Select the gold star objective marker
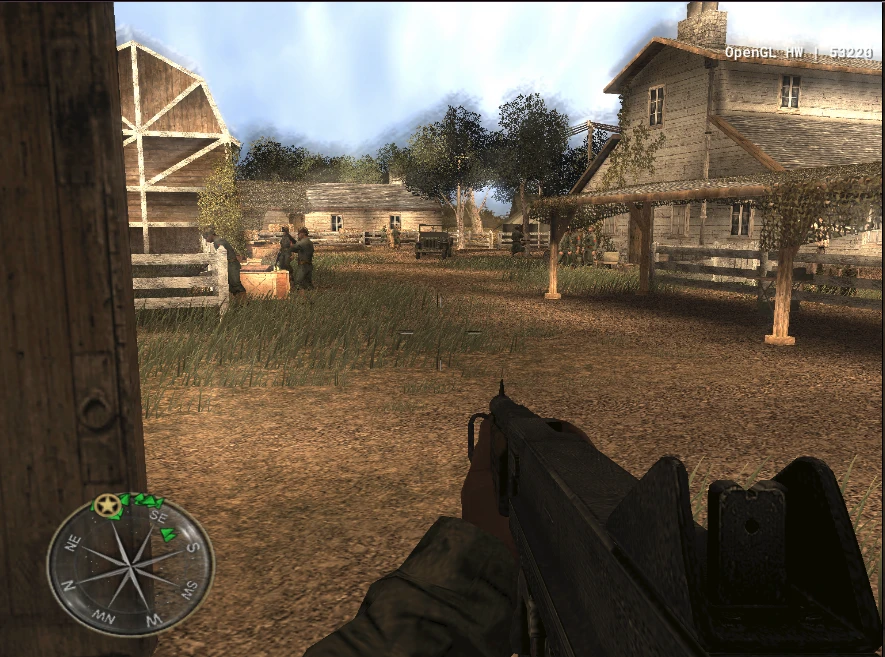The height and width of the screenshot is (657, 885). click(107, 506)
